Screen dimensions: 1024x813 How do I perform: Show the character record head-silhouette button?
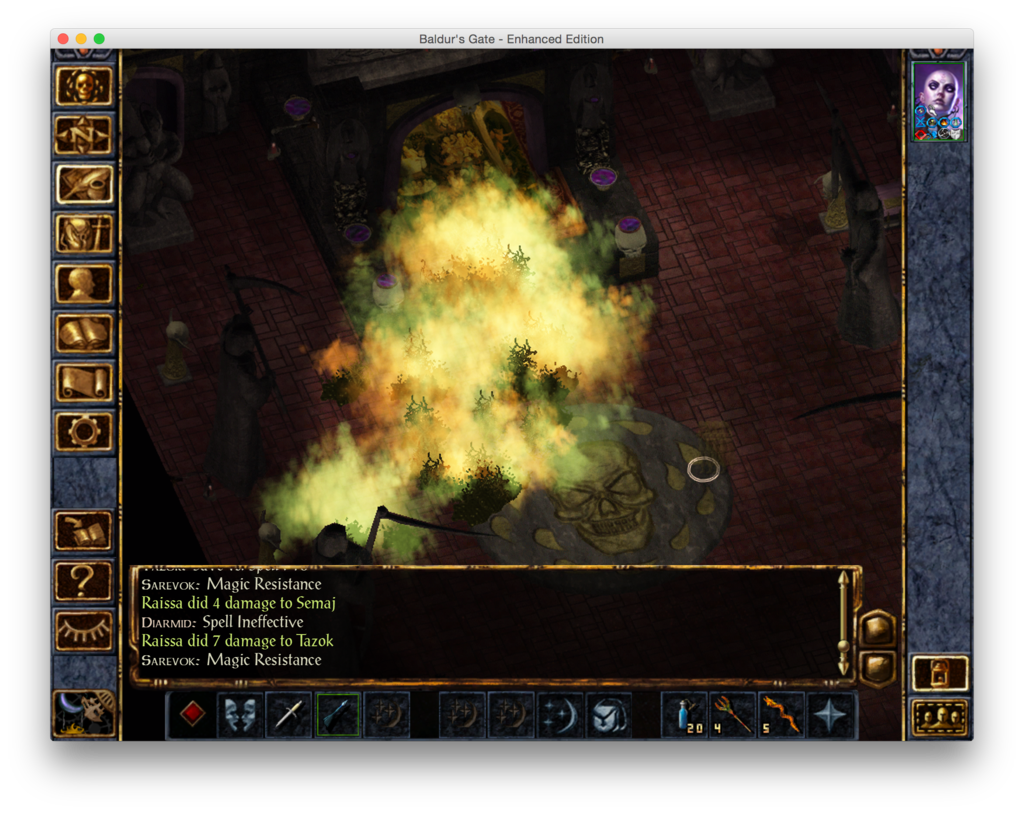[84, 283]
